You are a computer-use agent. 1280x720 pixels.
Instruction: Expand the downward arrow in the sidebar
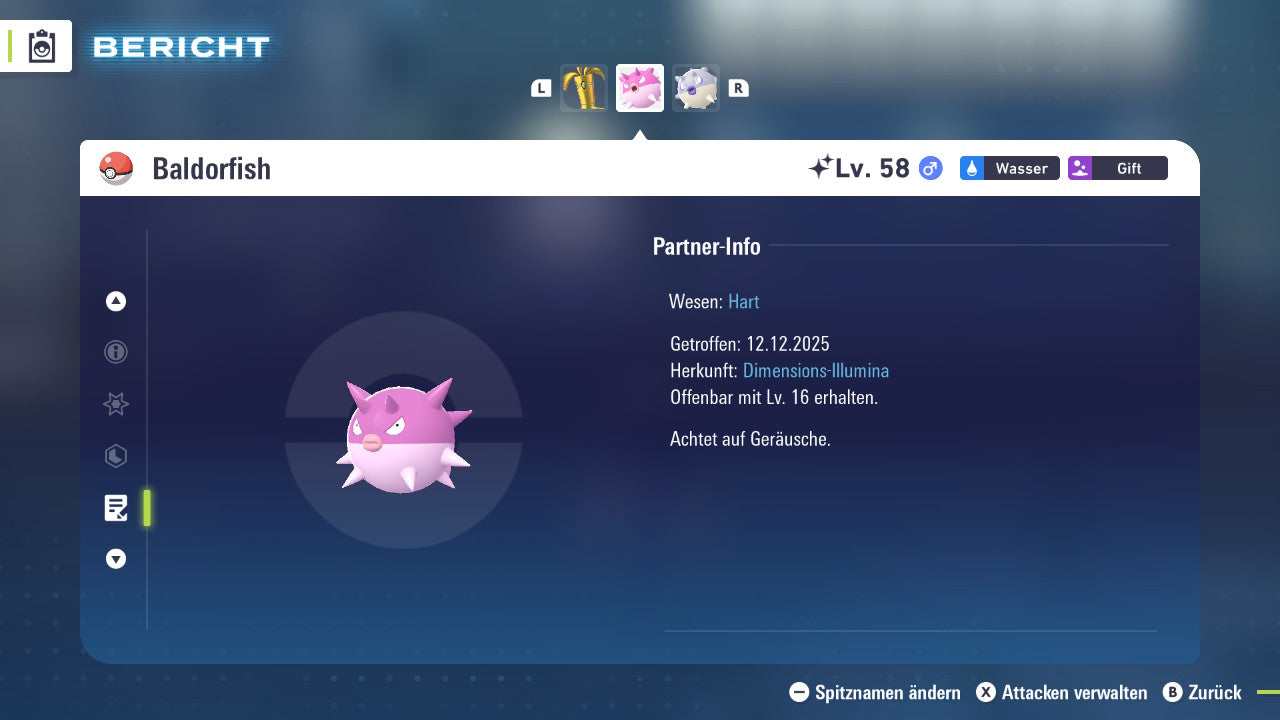tap(115, 559)
